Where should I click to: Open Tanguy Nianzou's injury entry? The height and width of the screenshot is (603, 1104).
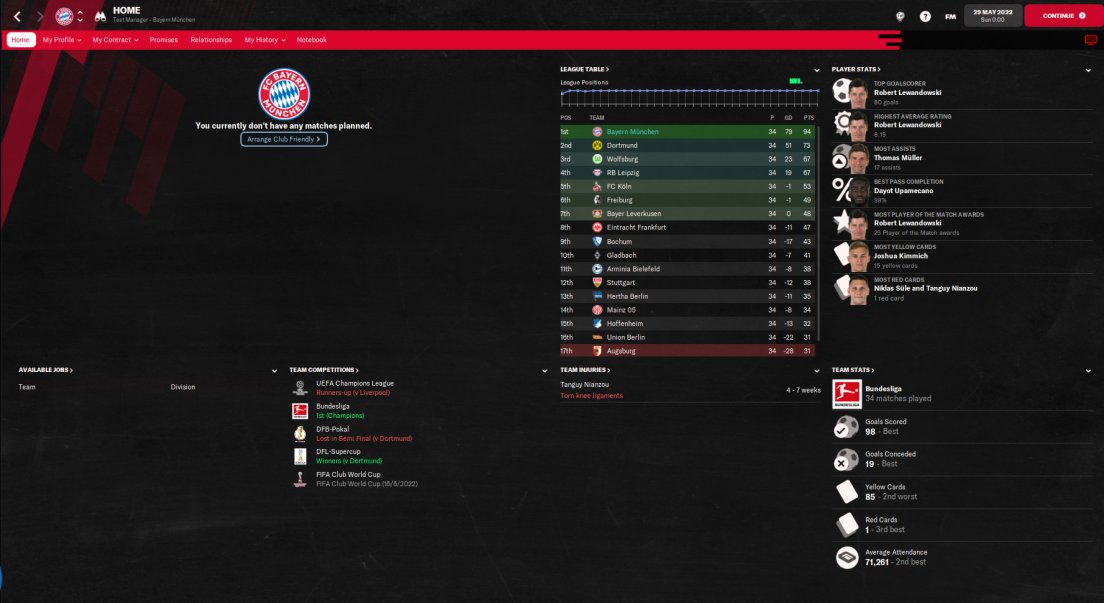pos(585,384)
